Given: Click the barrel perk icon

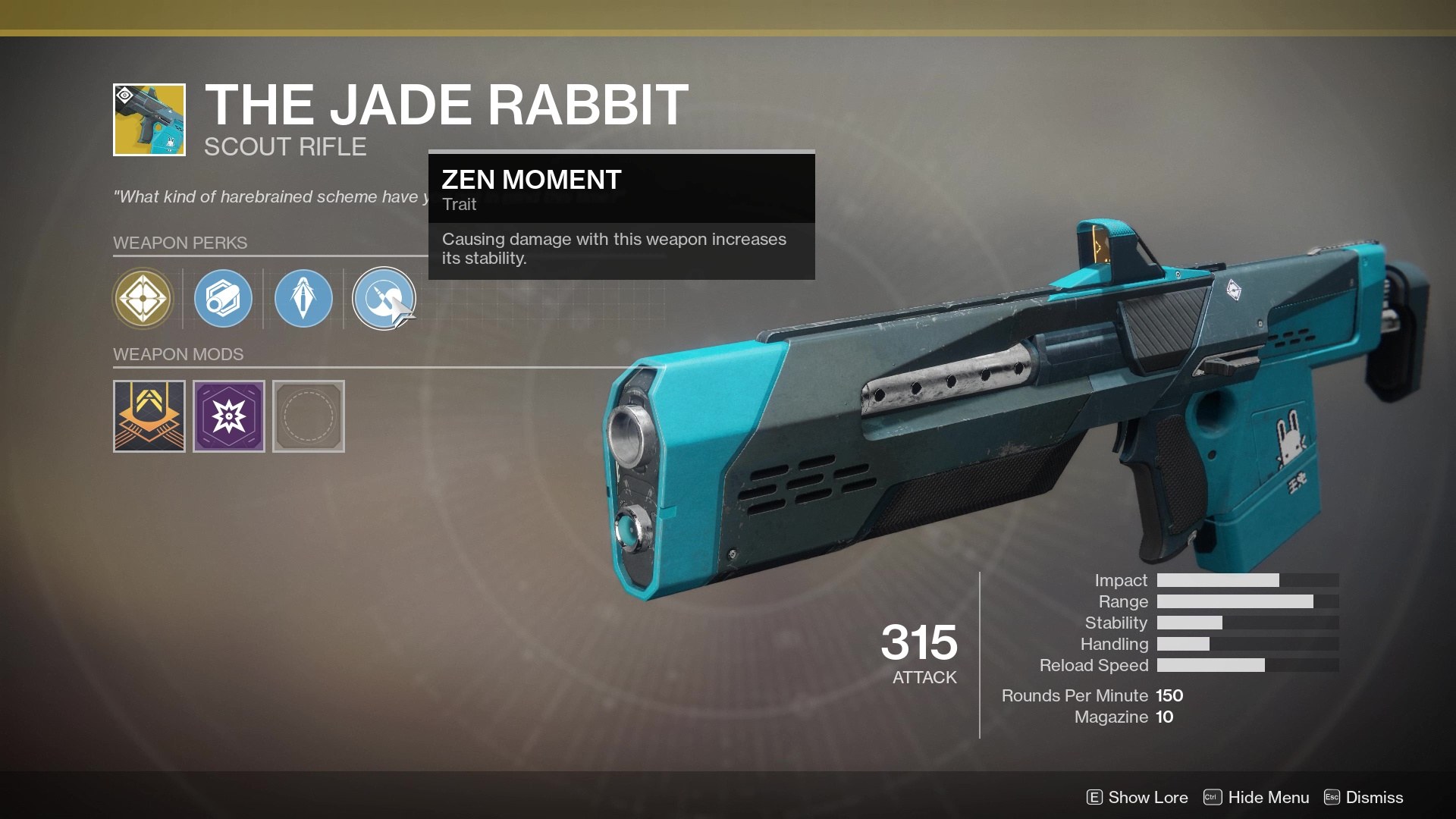Looking at the screenshot, I should pyautogui.click(x=223, y=299).
